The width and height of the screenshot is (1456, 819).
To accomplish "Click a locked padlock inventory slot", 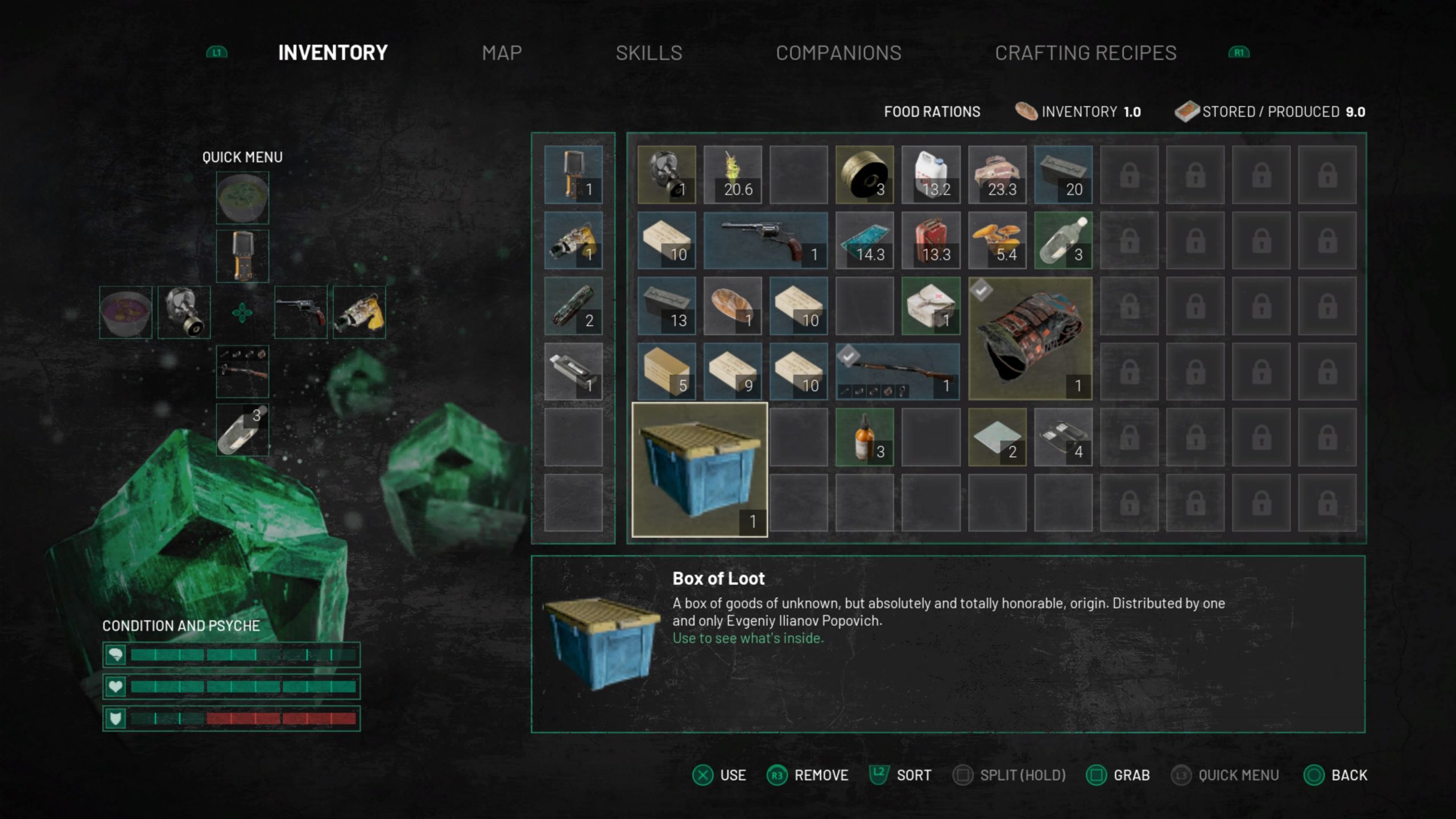I will (x=1129, y=173).
